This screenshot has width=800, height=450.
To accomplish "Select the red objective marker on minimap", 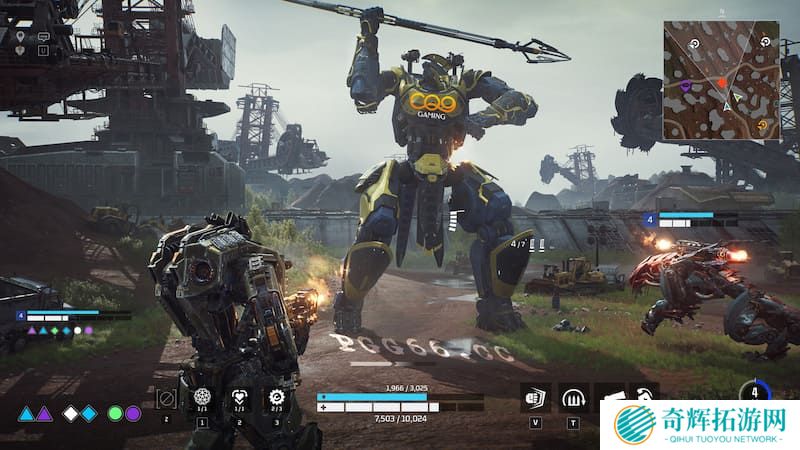I will click(720, 81).
